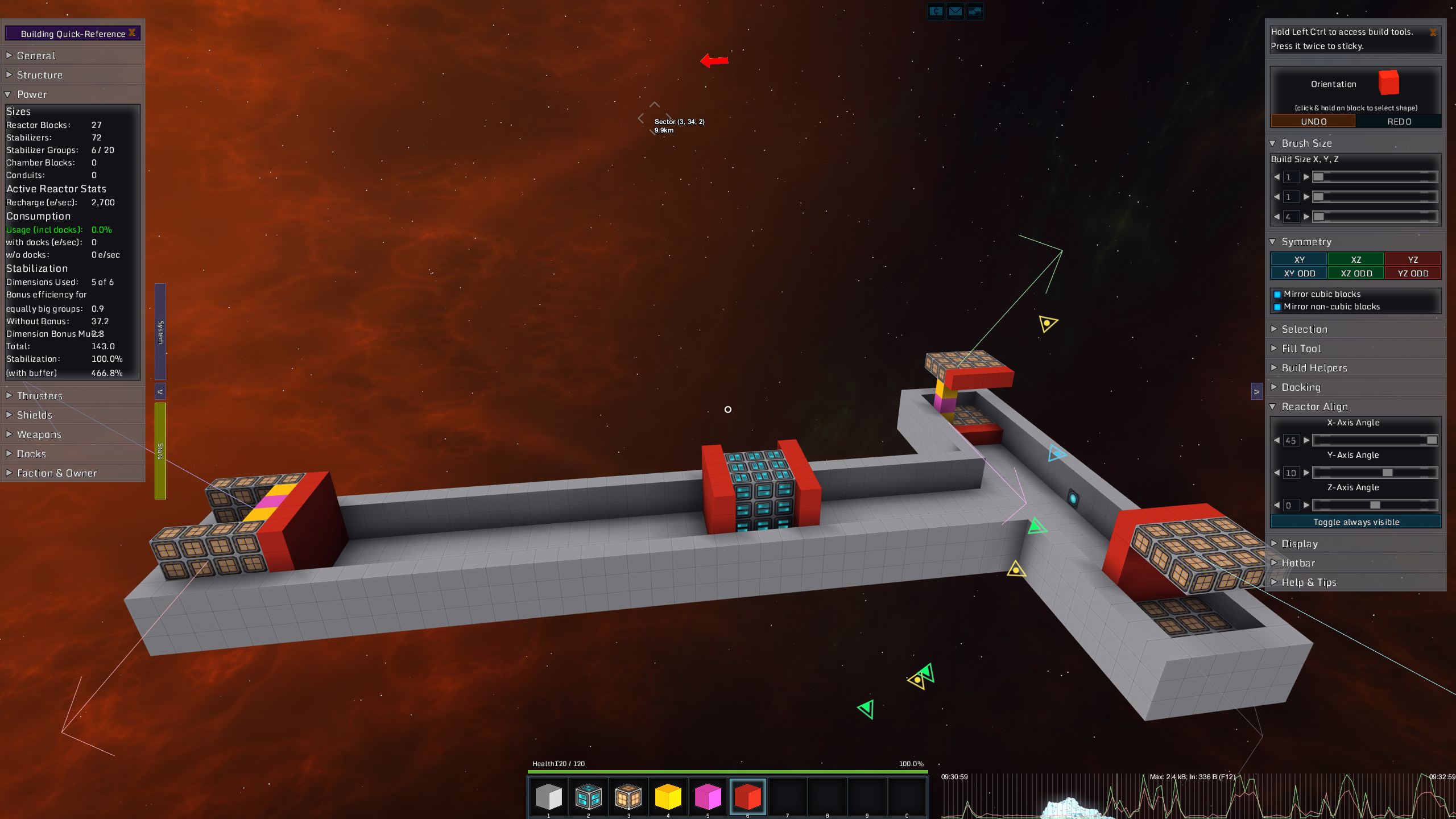Viewport: 1456px width, 819px height.
Task: Show the Weapons section
Action: click(39, 435)
